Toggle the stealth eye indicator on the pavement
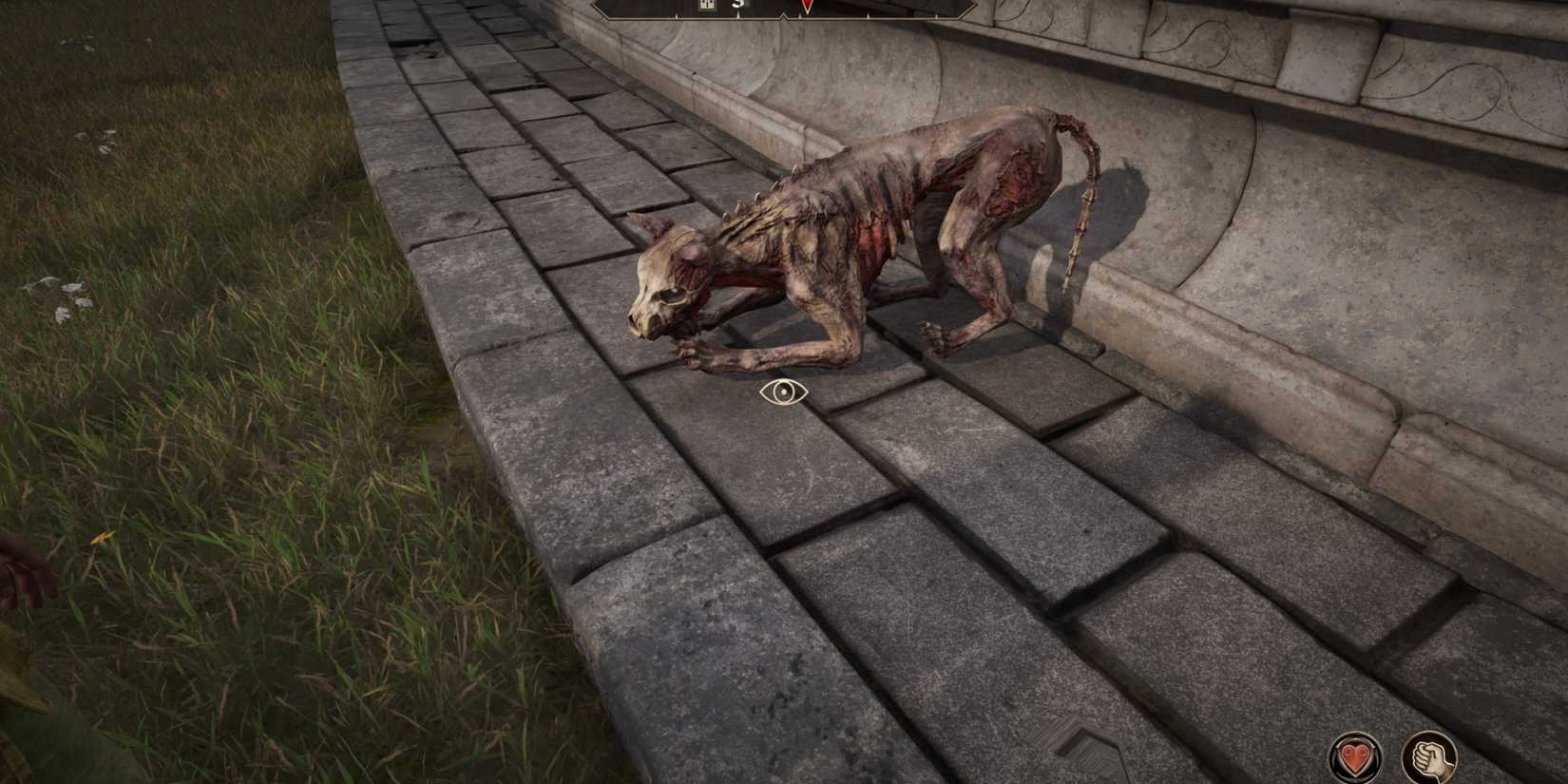The image size is (1568, 784). (x=786, y=392)
